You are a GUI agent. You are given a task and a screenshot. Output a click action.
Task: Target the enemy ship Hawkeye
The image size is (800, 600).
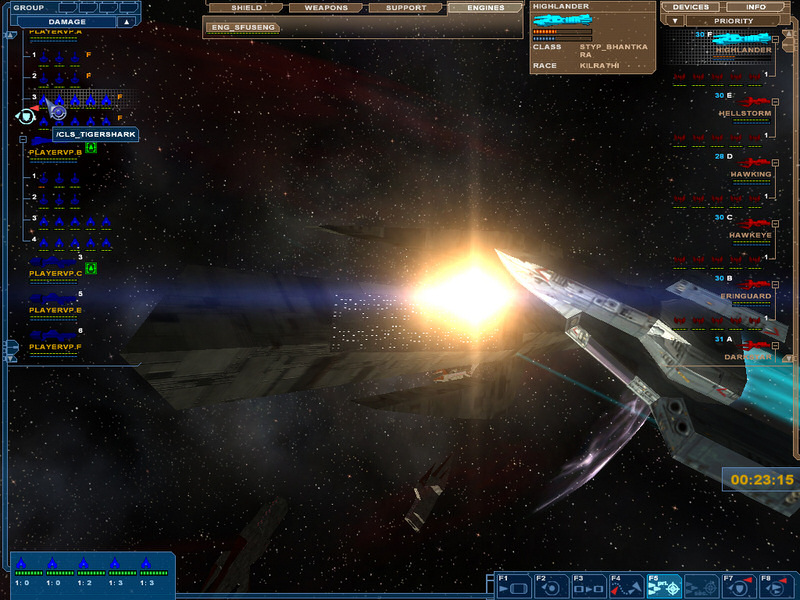(750, 235)
